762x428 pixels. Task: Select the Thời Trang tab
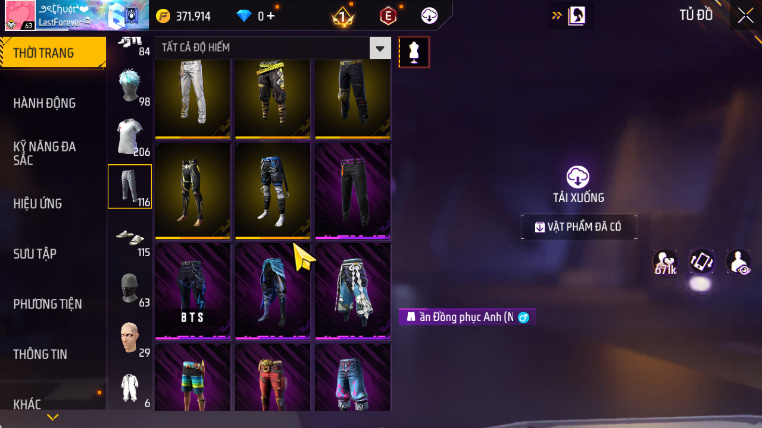[44, 53]
